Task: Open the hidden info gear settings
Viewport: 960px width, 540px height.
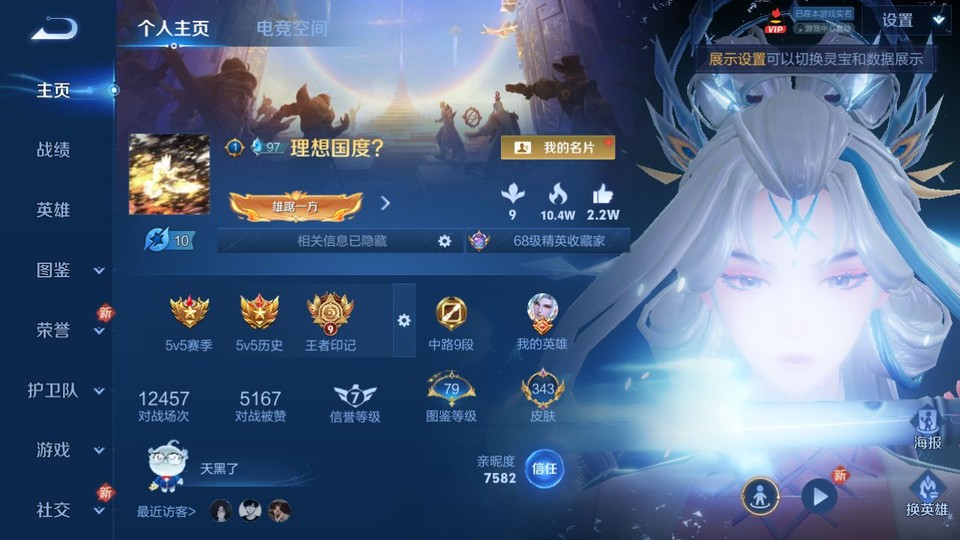Action: tap(445, 241)
